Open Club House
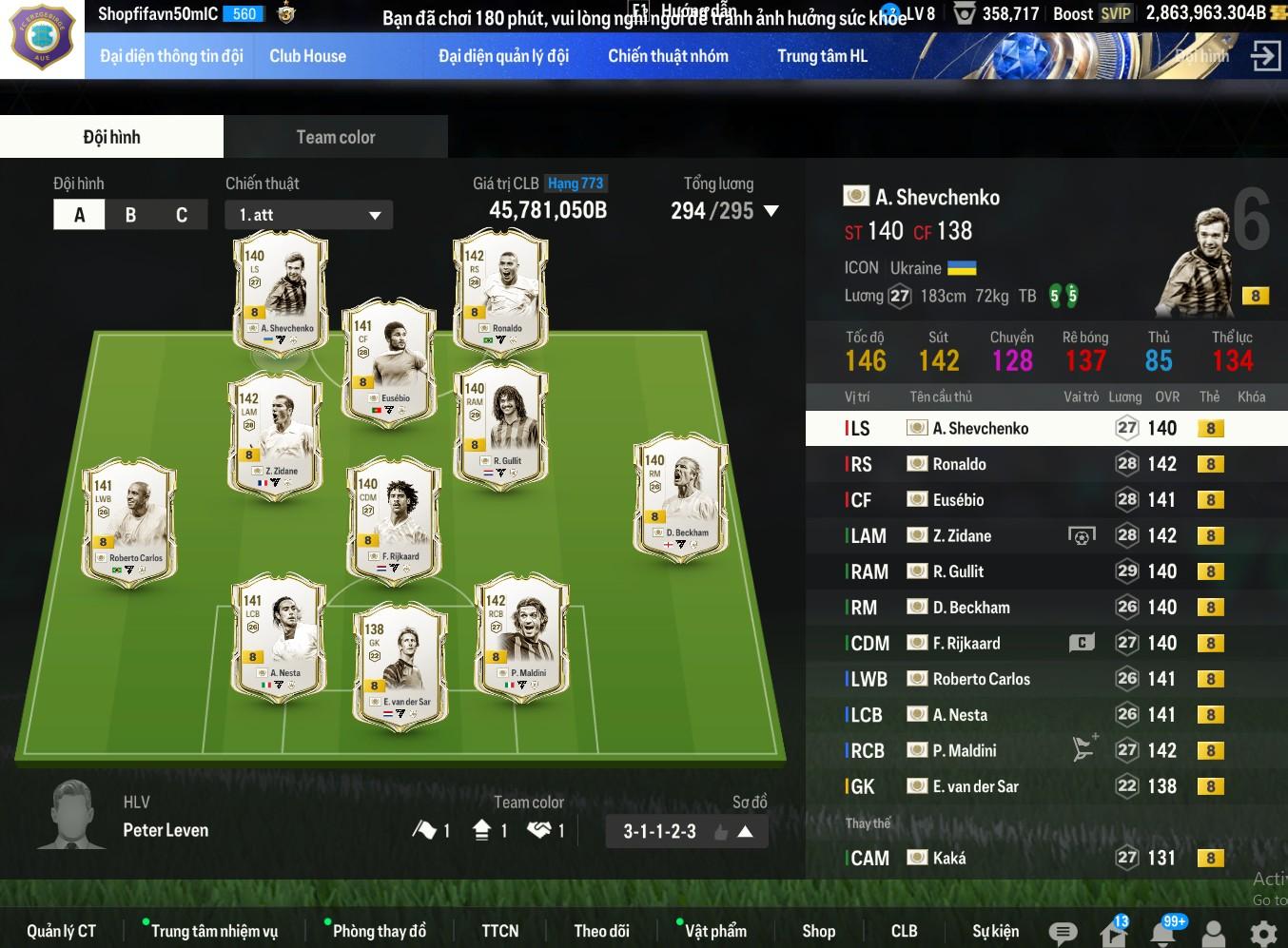Viewport: 1288px width, 948px height. click(307, 56)
